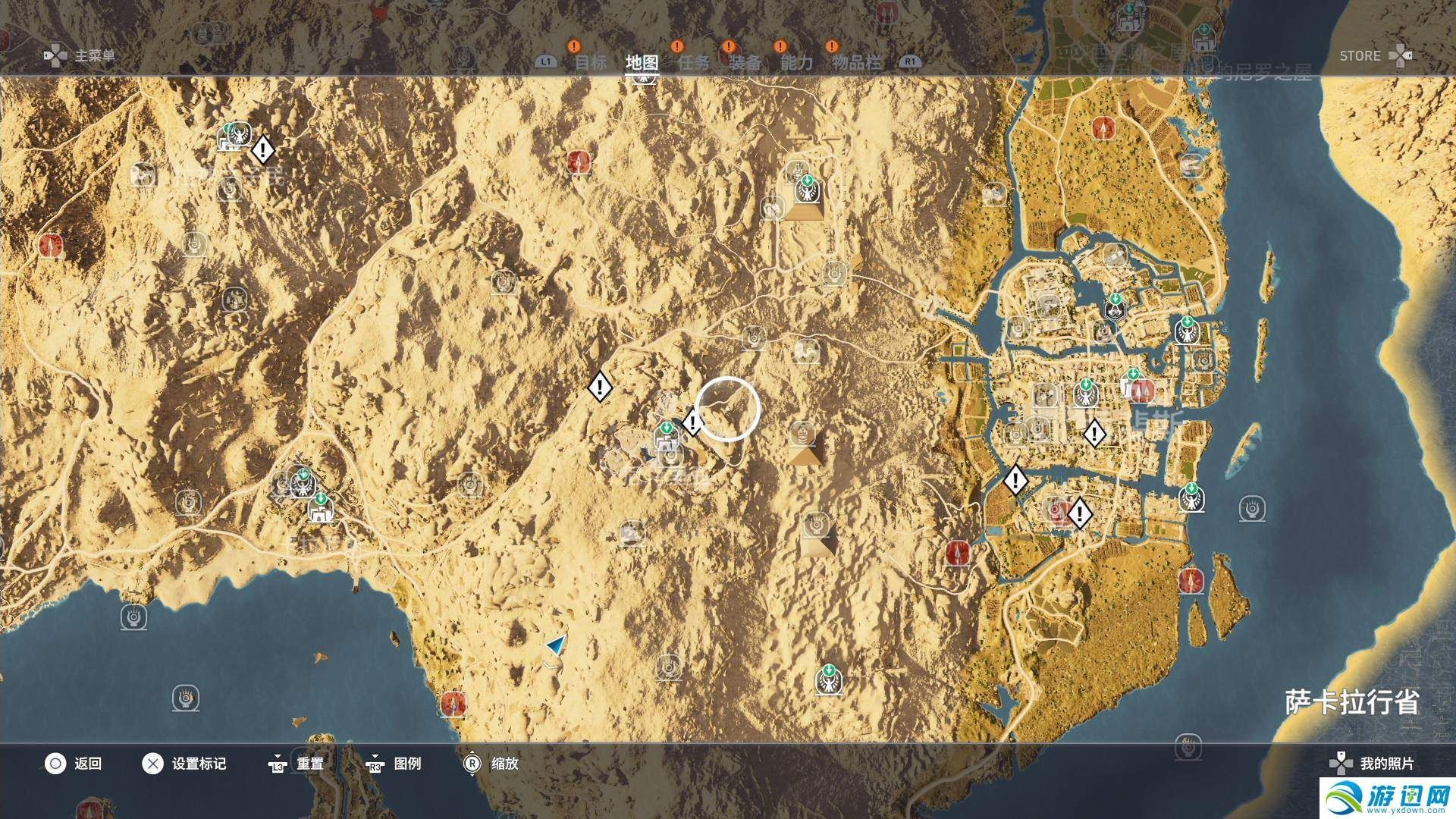Open 我的照片 photos
This screenshot has height=819, width=1456.
[1373, 764]
